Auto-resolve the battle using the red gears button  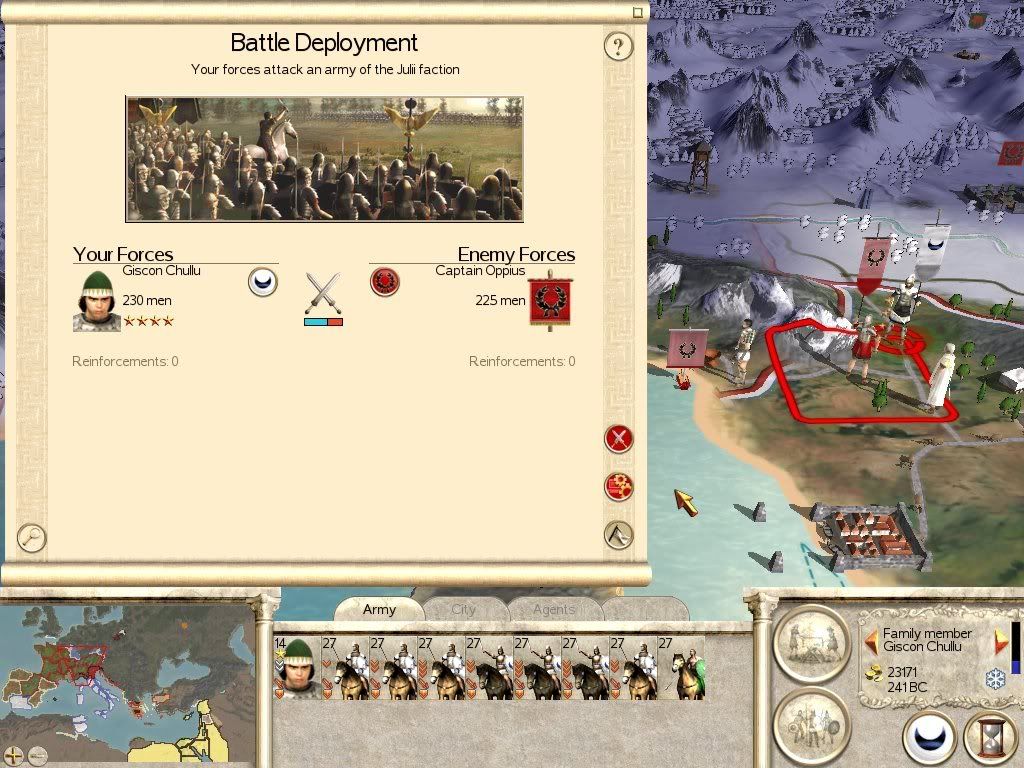pos(619,487)
